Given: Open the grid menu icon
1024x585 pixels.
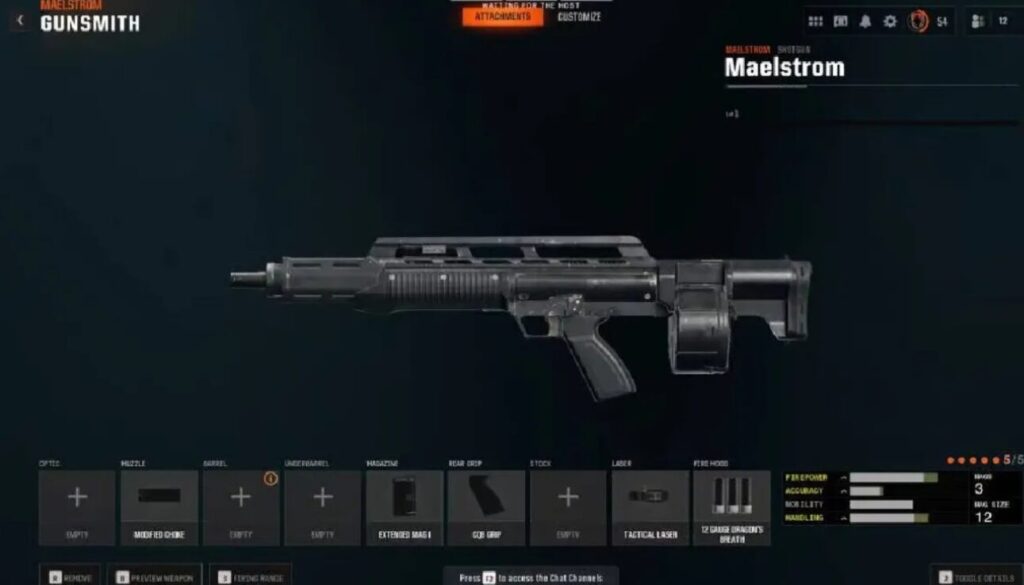Looking at the screenshot, I should (x=815, y=21).
